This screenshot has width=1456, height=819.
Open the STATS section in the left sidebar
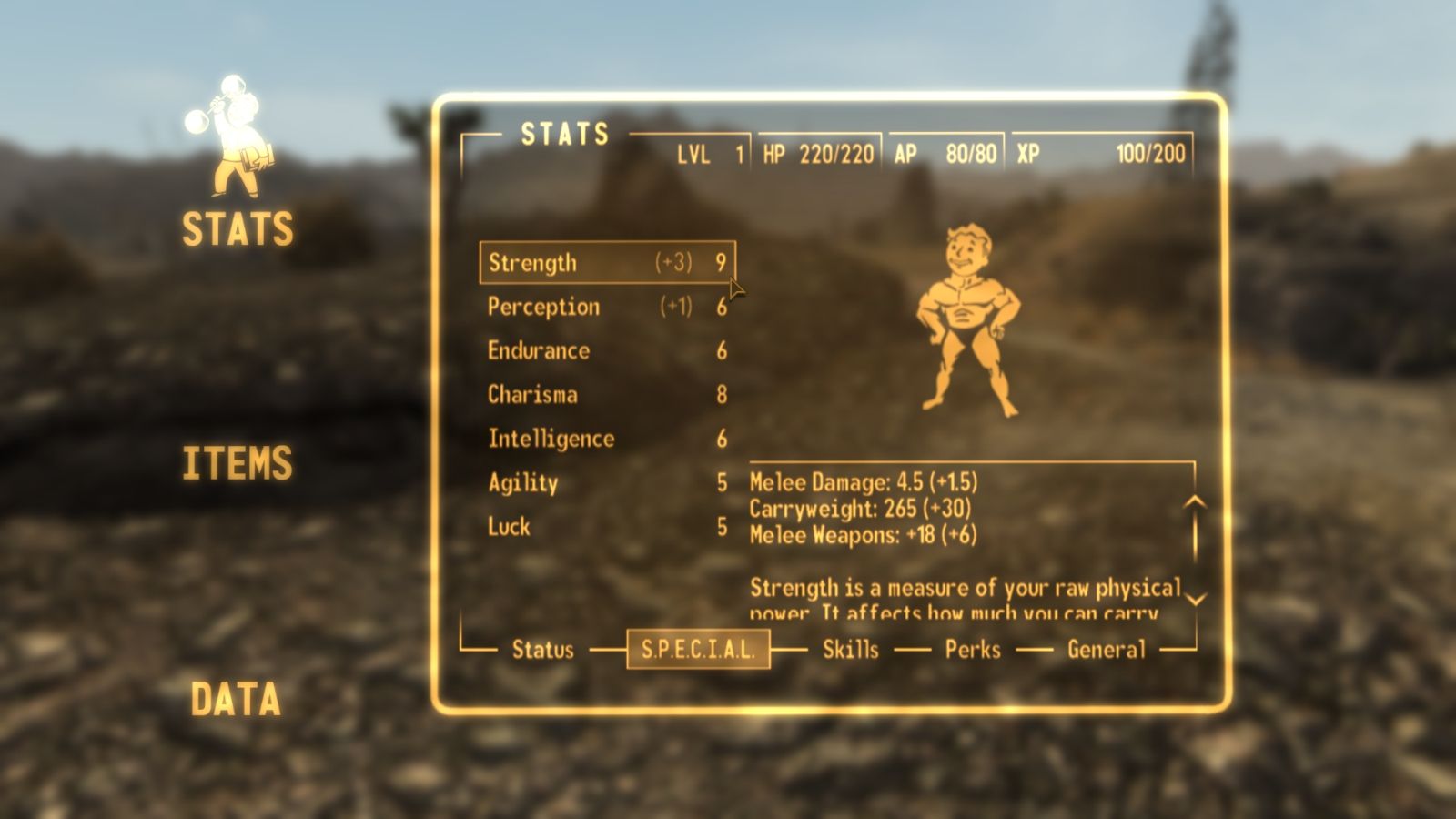pos(237,228)
